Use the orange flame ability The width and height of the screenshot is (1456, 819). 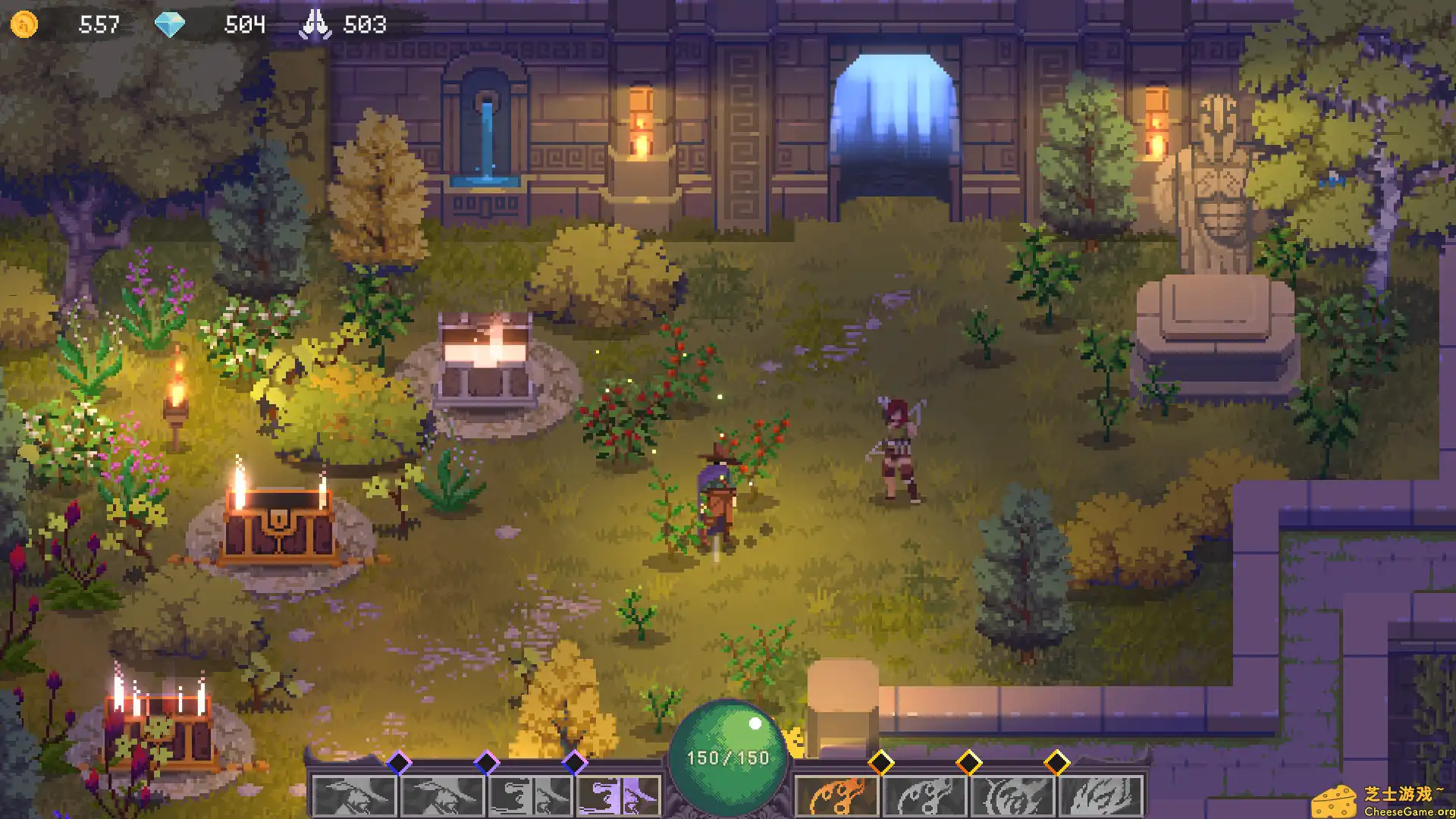click(836, 796)
